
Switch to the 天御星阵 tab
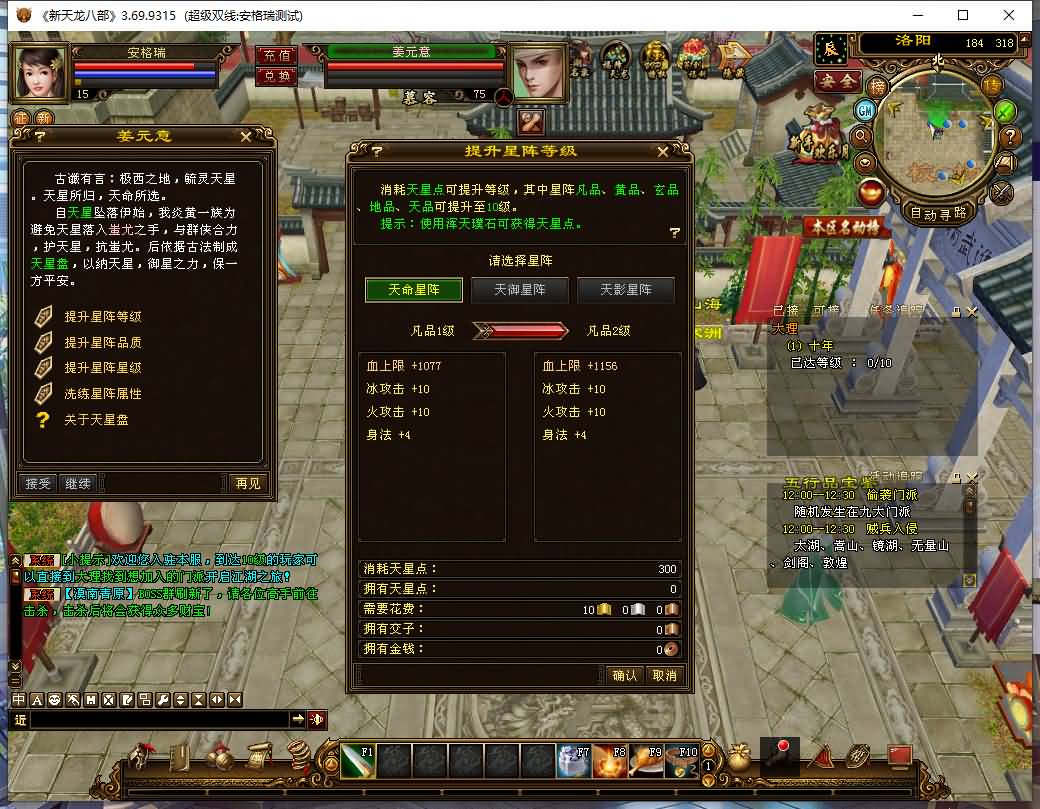(x=517, y=290)
